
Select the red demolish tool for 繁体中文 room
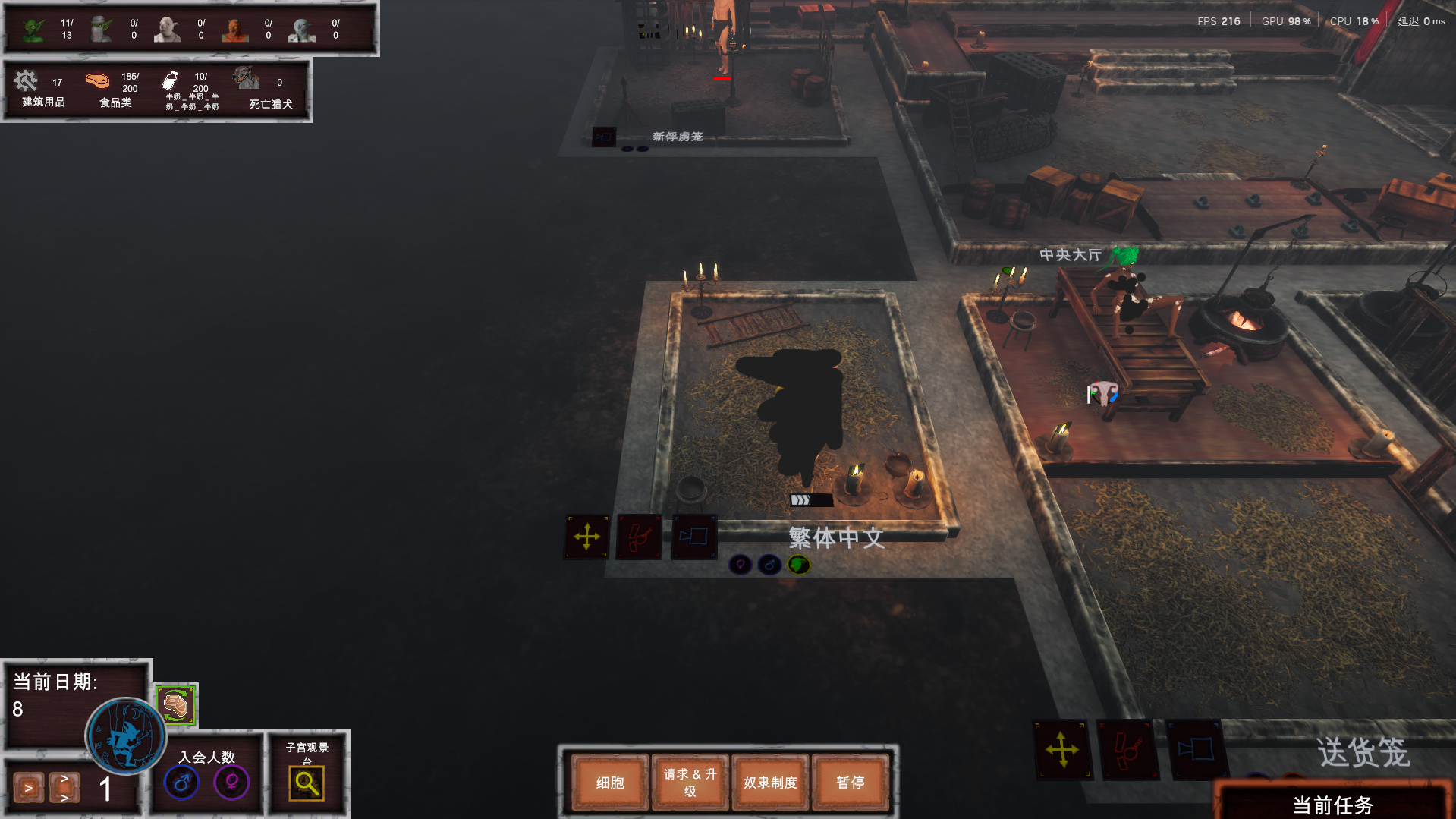coord(639,537)
